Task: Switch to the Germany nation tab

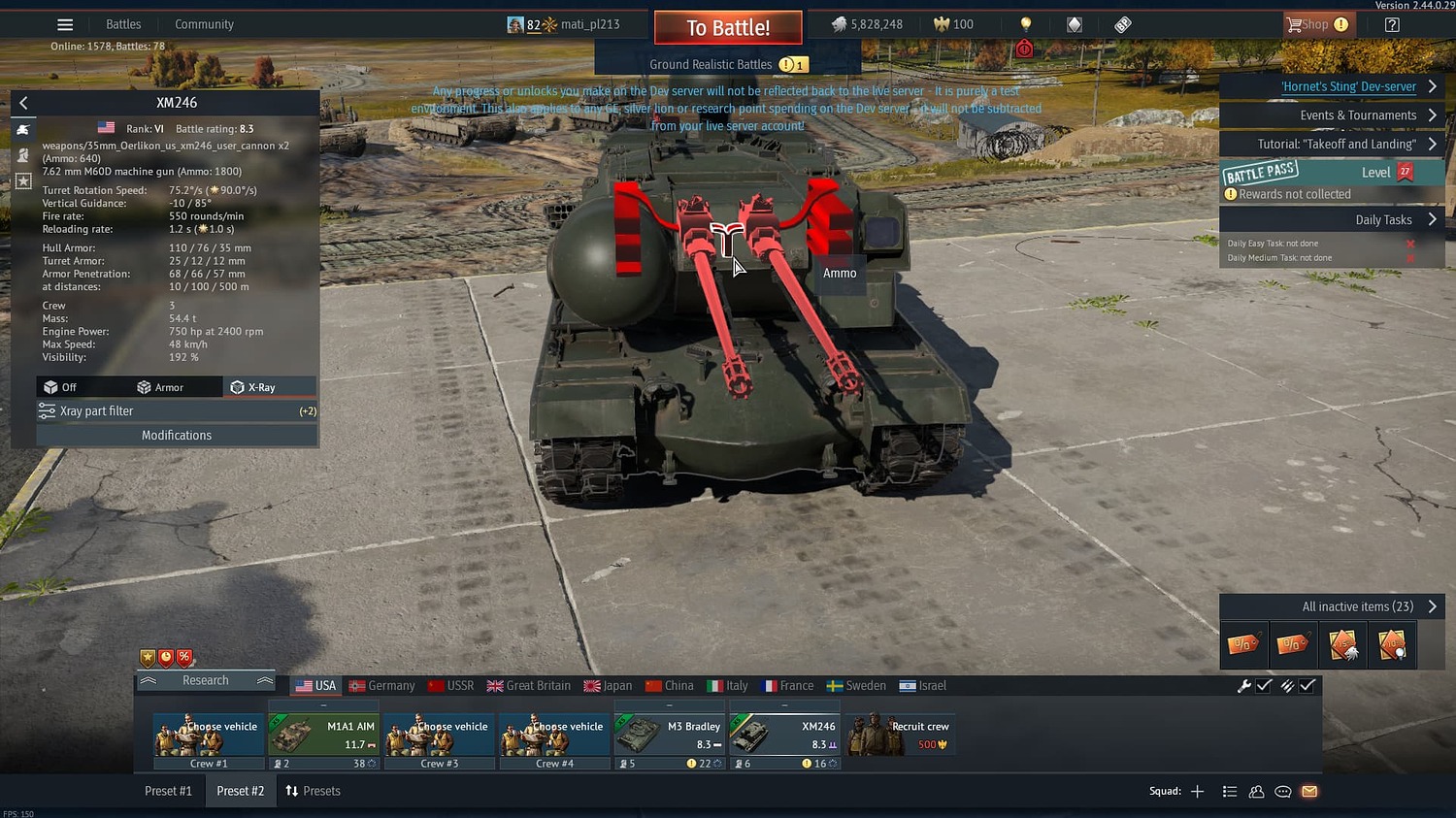Action: pos(381,685)
